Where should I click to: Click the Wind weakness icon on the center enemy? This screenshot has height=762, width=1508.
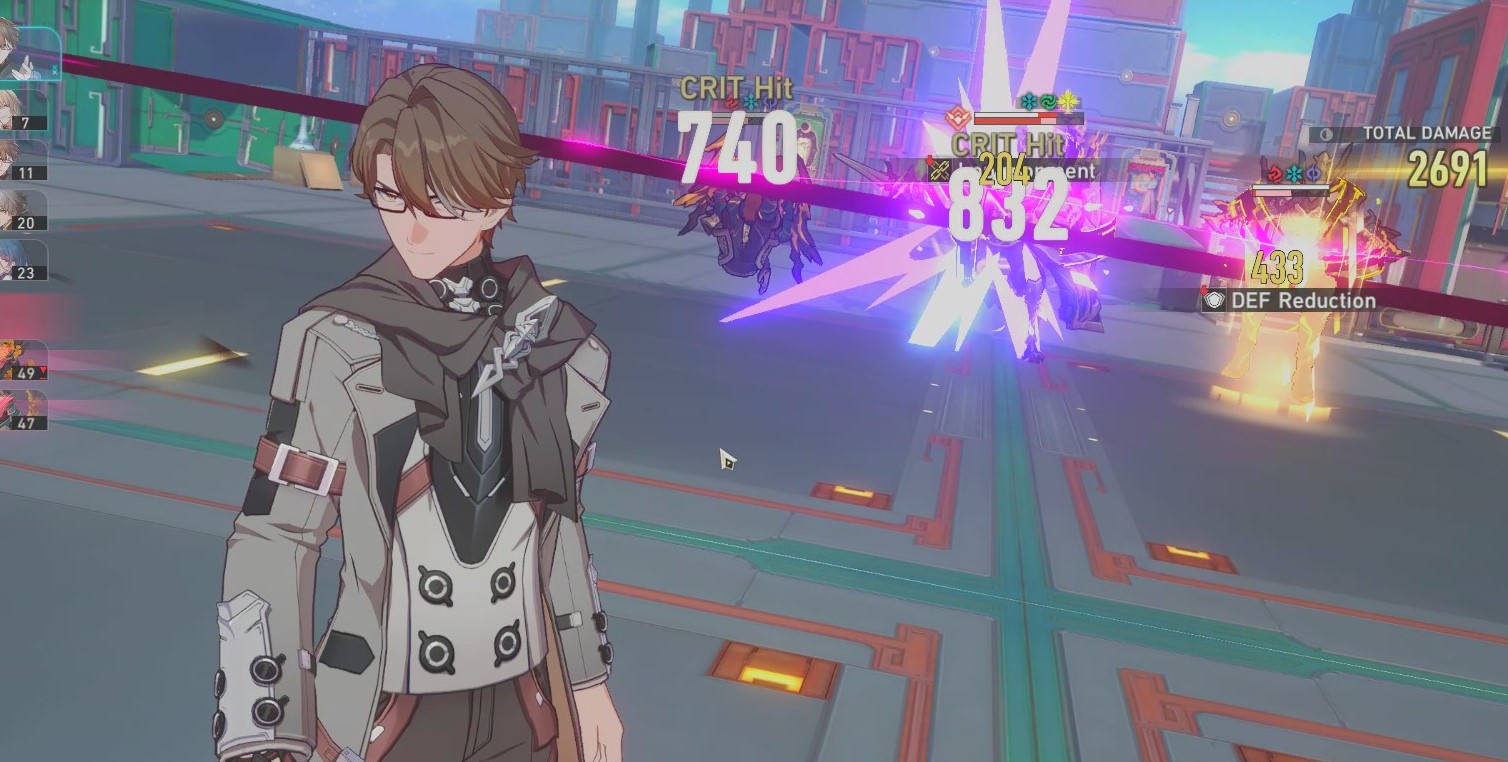pyautogui.click(x=1049, y=101)
